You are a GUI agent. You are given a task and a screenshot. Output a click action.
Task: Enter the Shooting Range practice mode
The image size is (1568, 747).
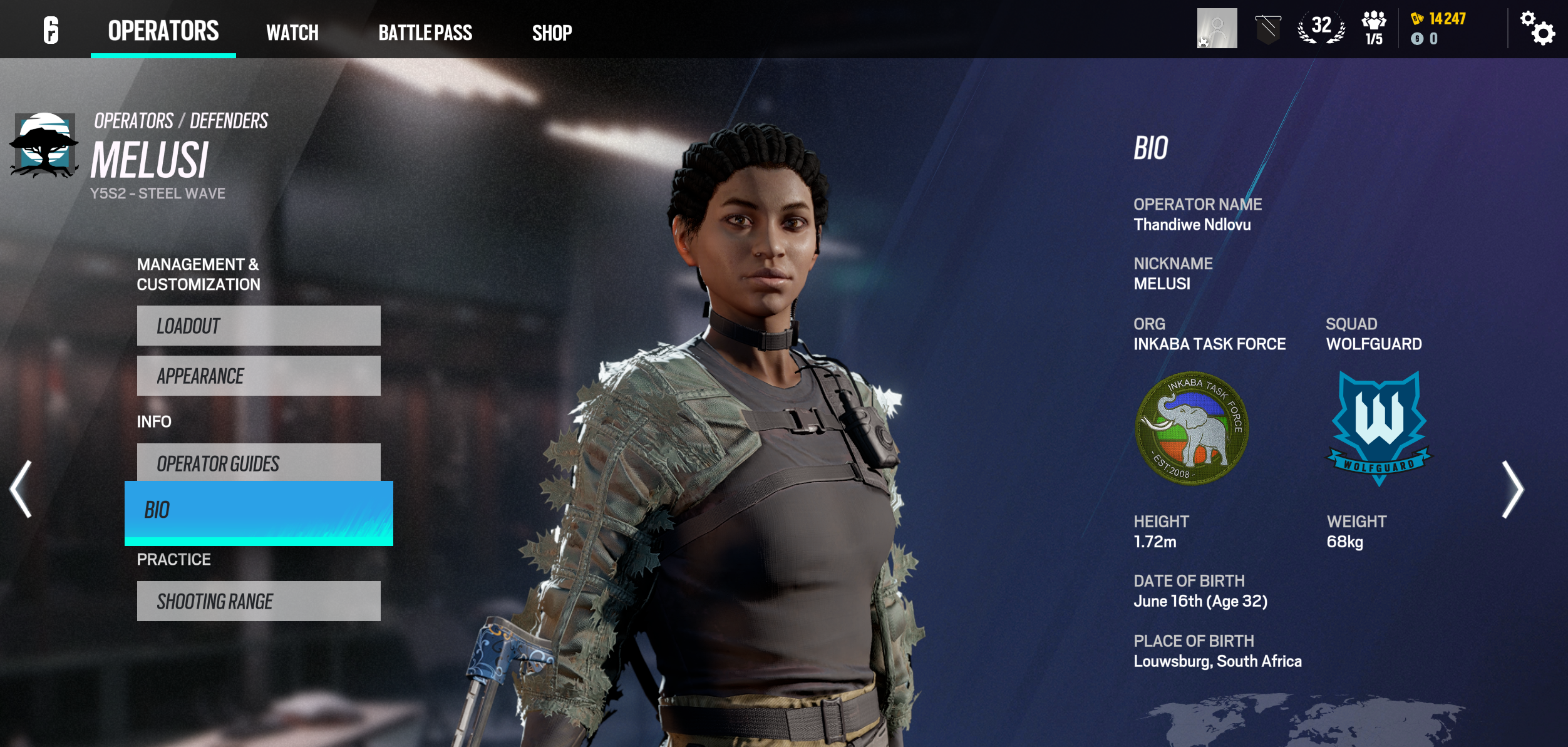(x=259, y=601)
